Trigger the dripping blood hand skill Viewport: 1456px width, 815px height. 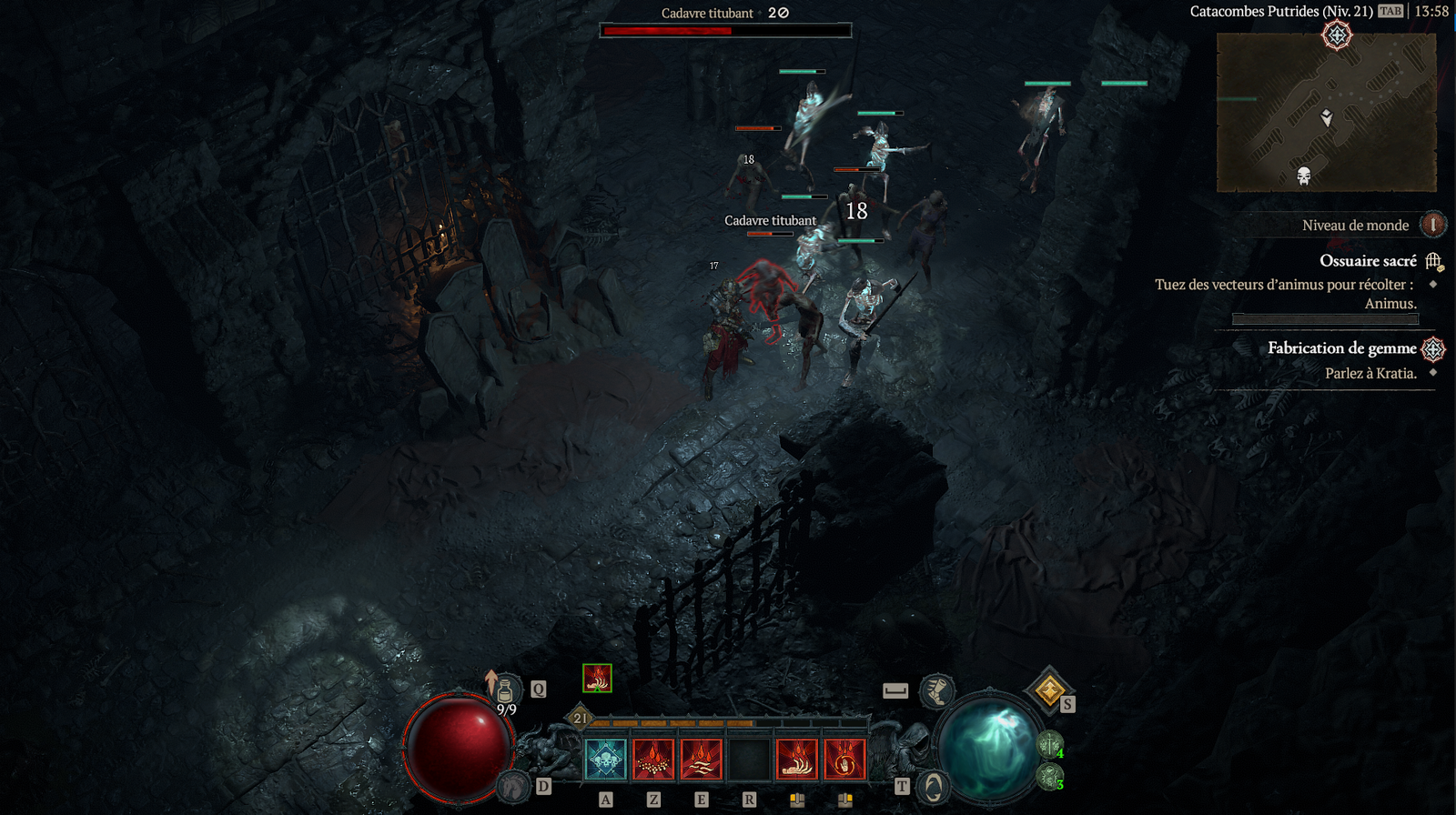[797, 759]
